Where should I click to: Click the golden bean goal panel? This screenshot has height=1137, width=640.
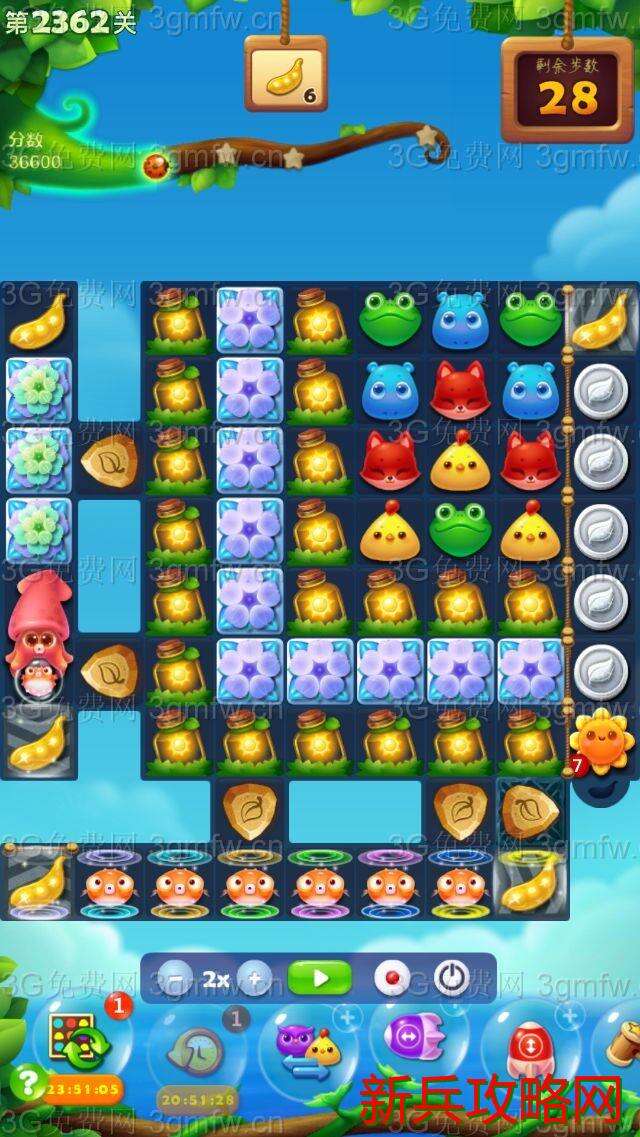click(285, 73)
